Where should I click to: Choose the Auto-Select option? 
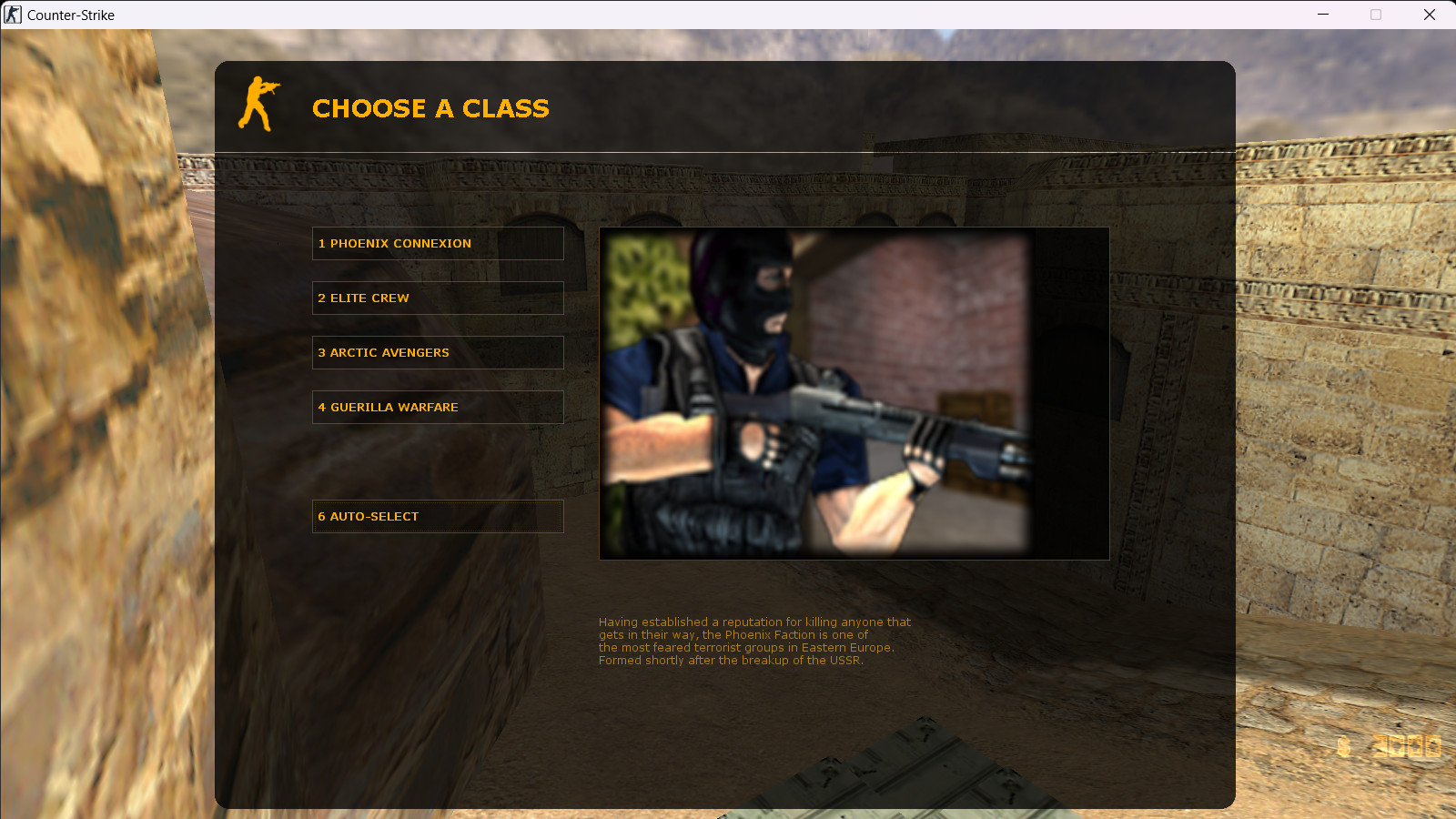point(438,516)
